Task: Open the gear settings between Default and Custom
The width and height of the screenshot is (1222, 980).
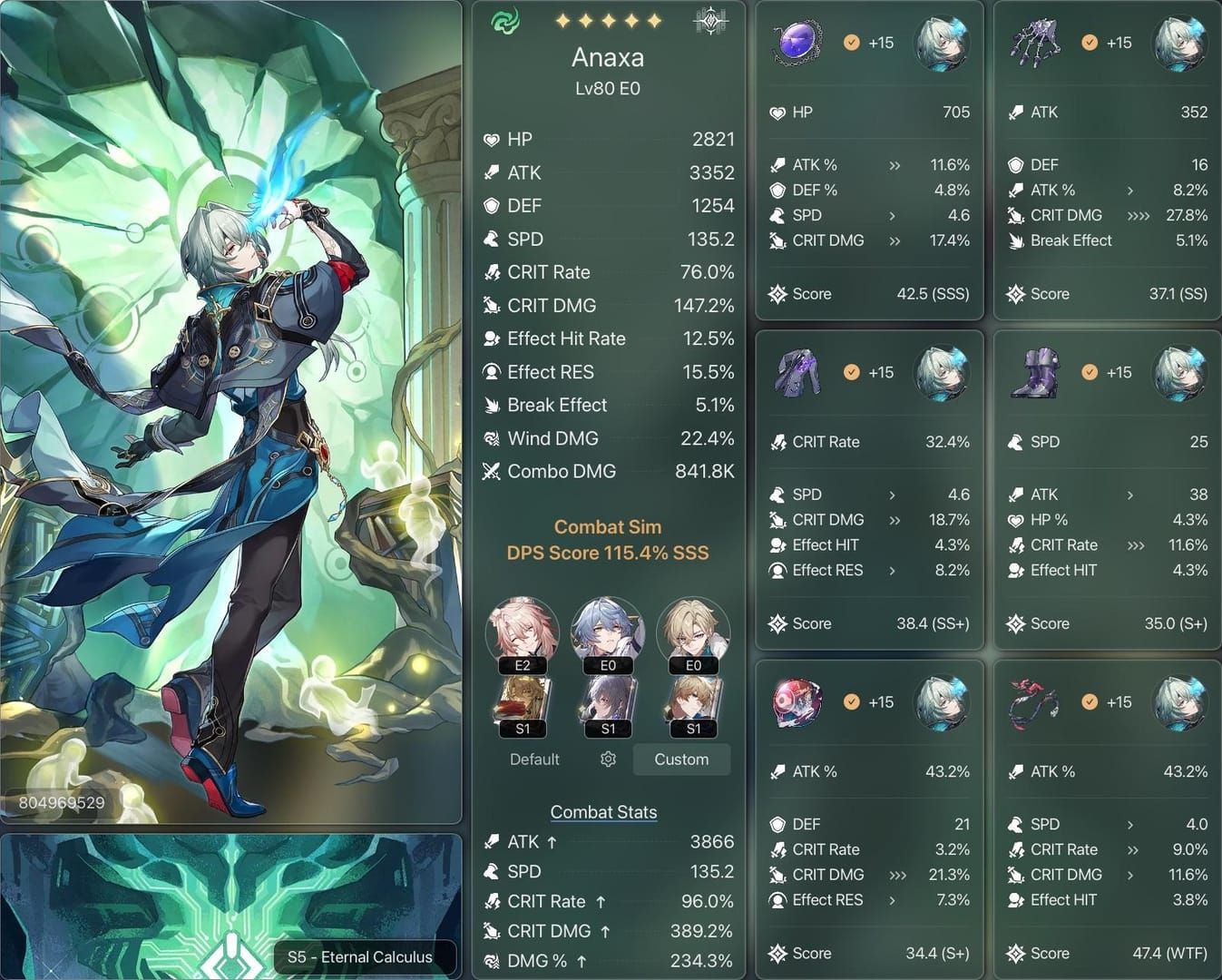Action: click(608, 759)
